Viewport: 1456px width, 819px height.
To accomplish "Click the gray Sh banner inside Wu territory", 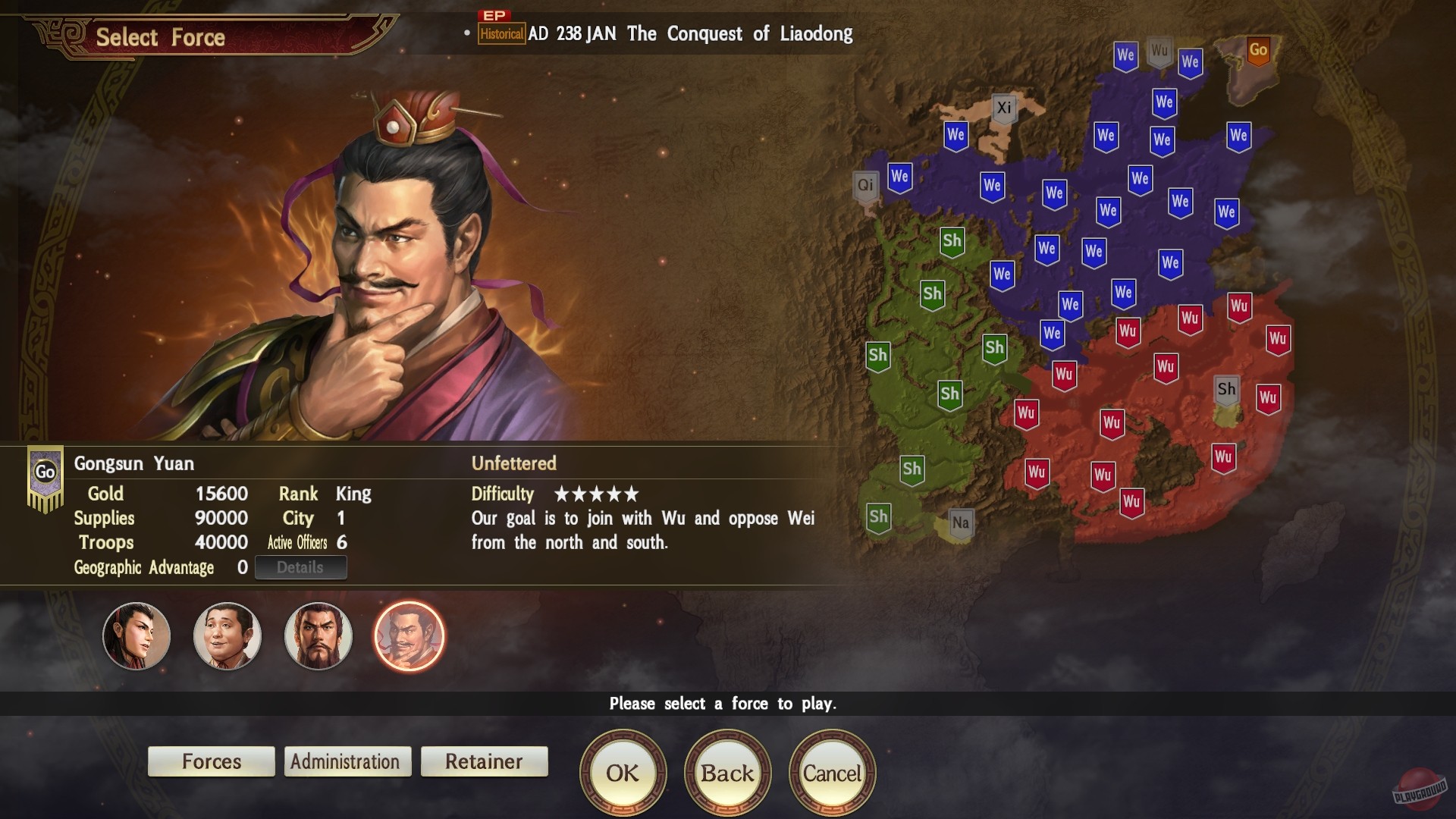I will [x=1228, y=388].
